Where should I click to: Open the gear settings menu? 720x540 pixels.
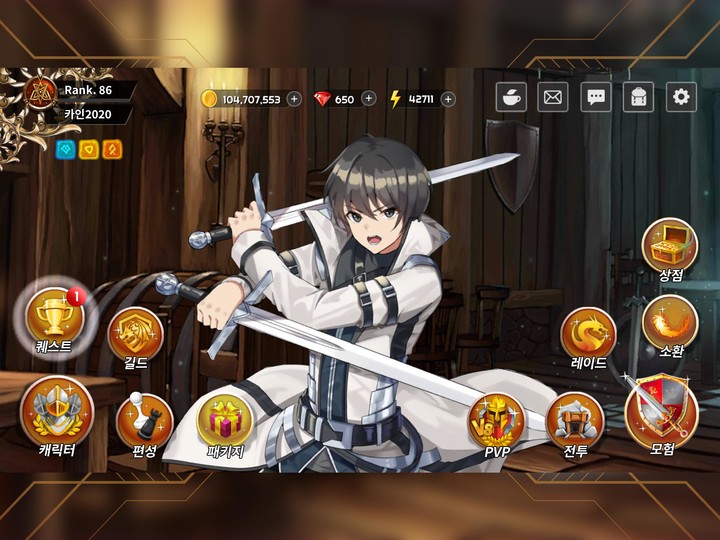click(681, 97)
